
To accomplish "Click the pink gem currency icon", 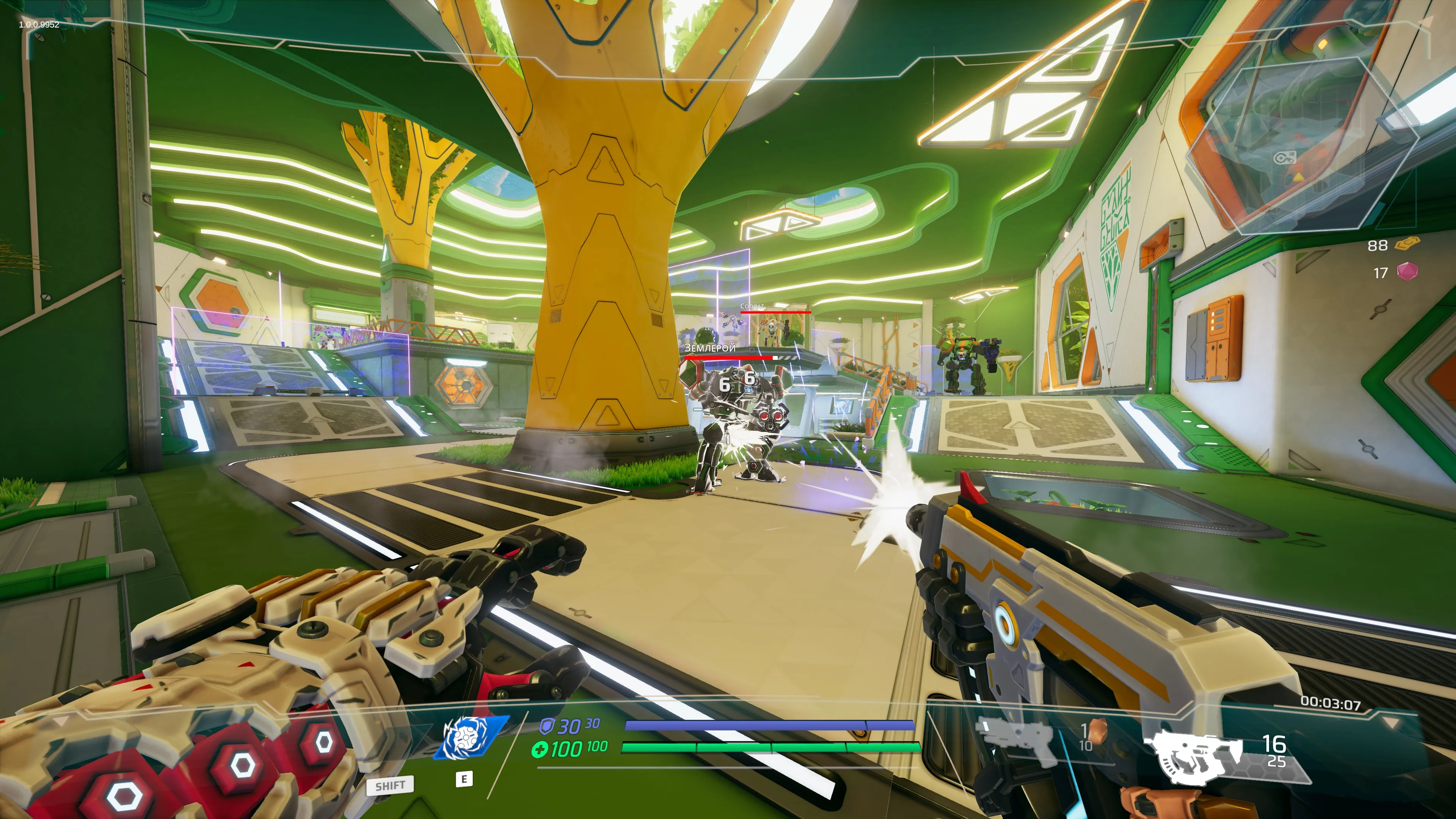I will point(1407,272).
